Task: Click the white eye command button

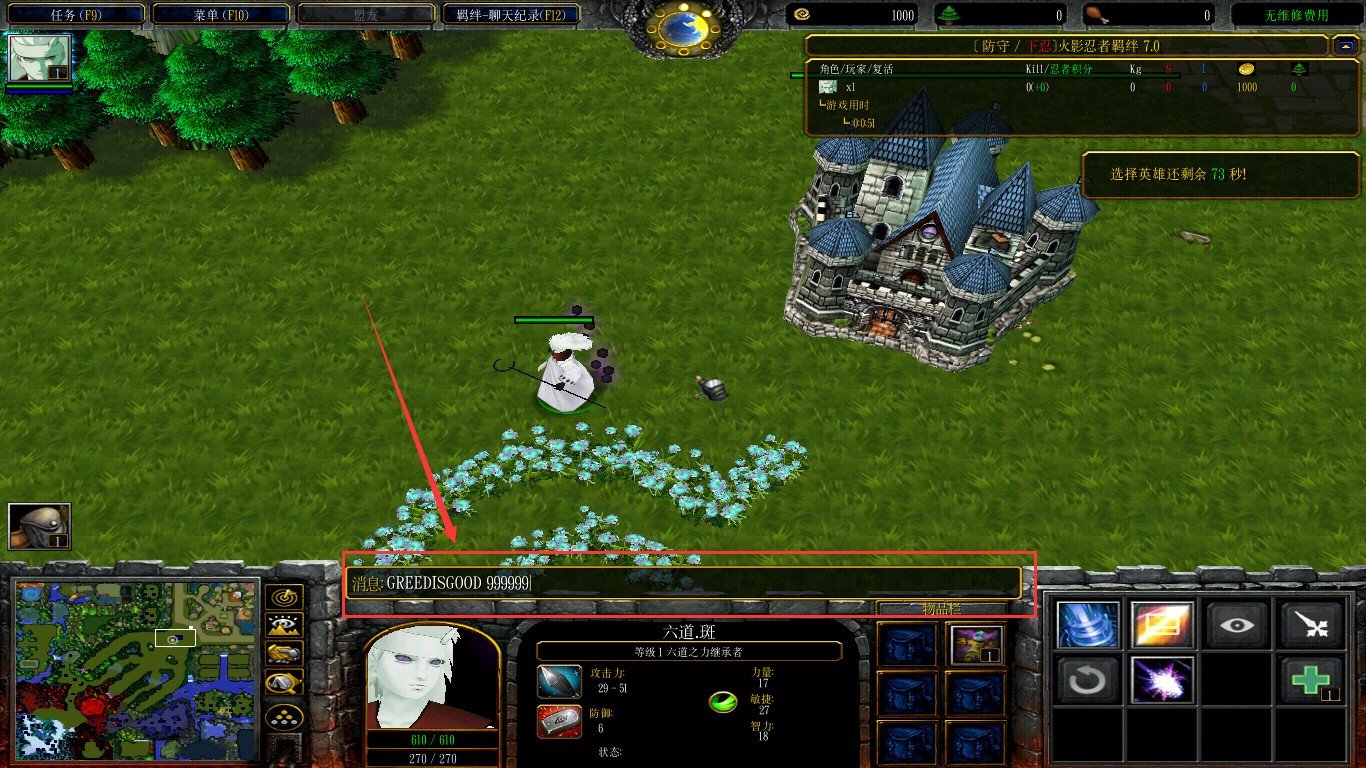Action: click(1237, 626)
